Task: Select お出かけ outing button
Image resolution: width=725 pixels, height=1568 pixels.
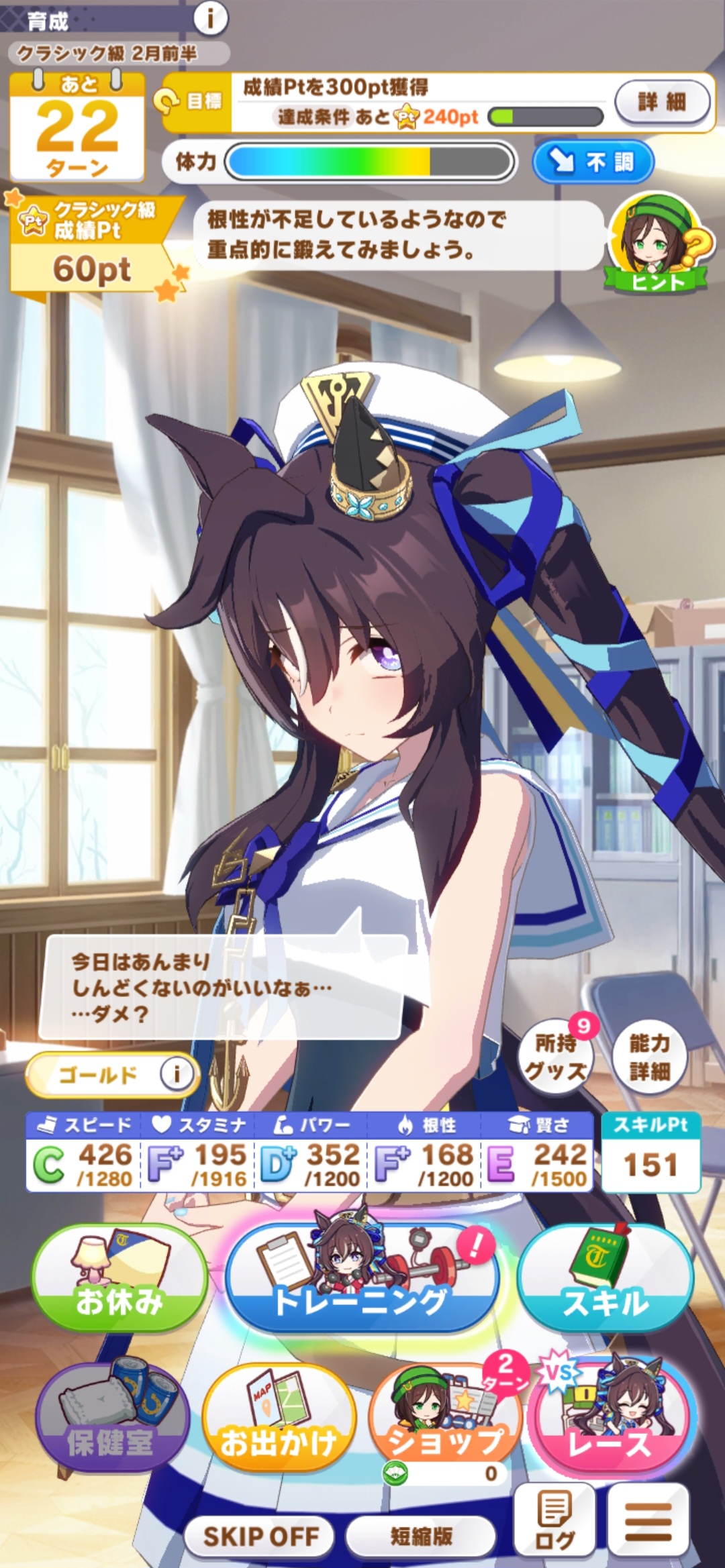Action: click(279, 1421)
